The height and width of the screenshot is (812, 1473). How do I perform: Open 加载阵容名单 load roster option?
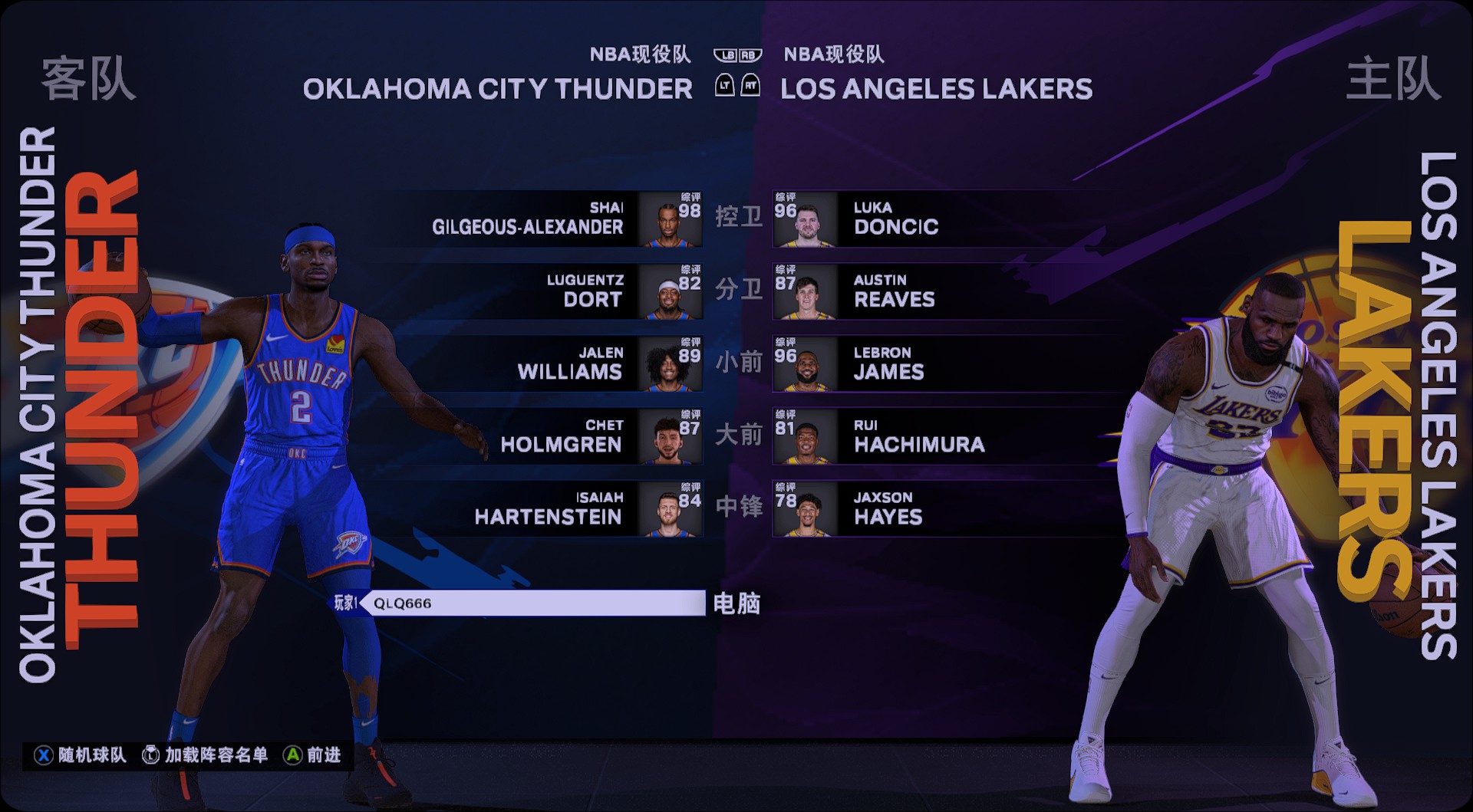pyautogui.click(x=206, y=755)
